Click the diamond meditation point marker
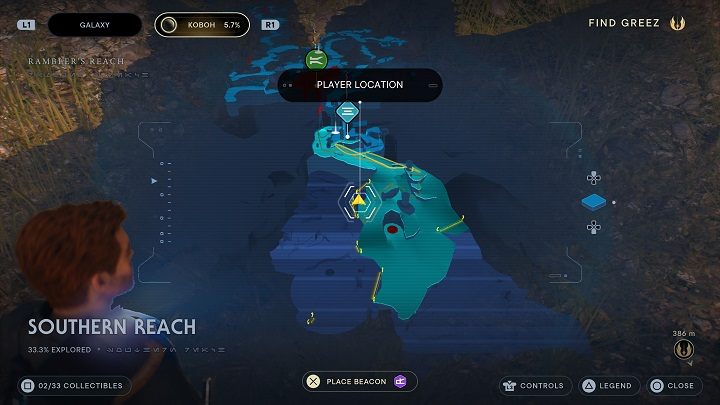Screen dimensions: 720x405 pos(347,111)
